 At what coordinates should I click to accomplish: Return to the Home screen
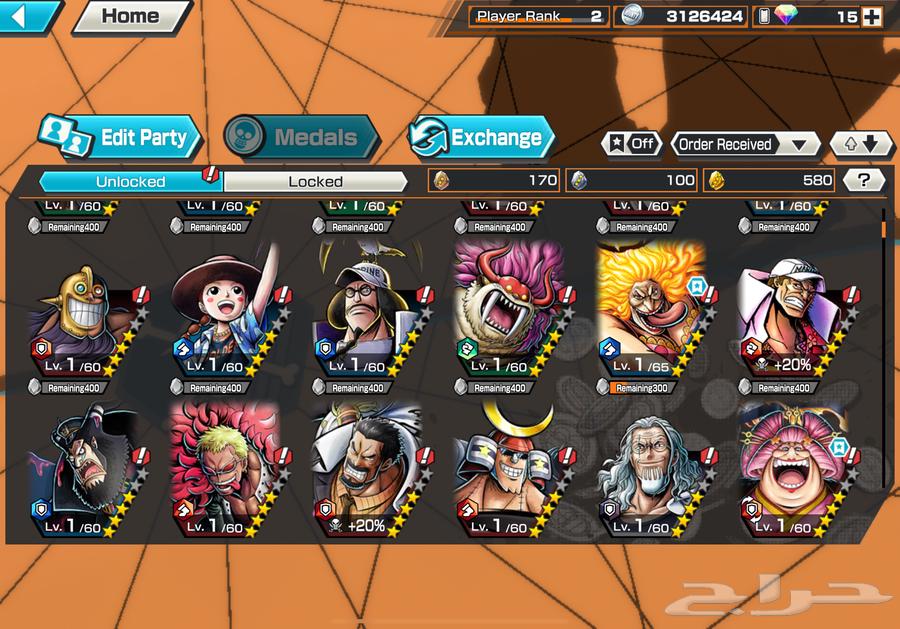click(131, 16)
